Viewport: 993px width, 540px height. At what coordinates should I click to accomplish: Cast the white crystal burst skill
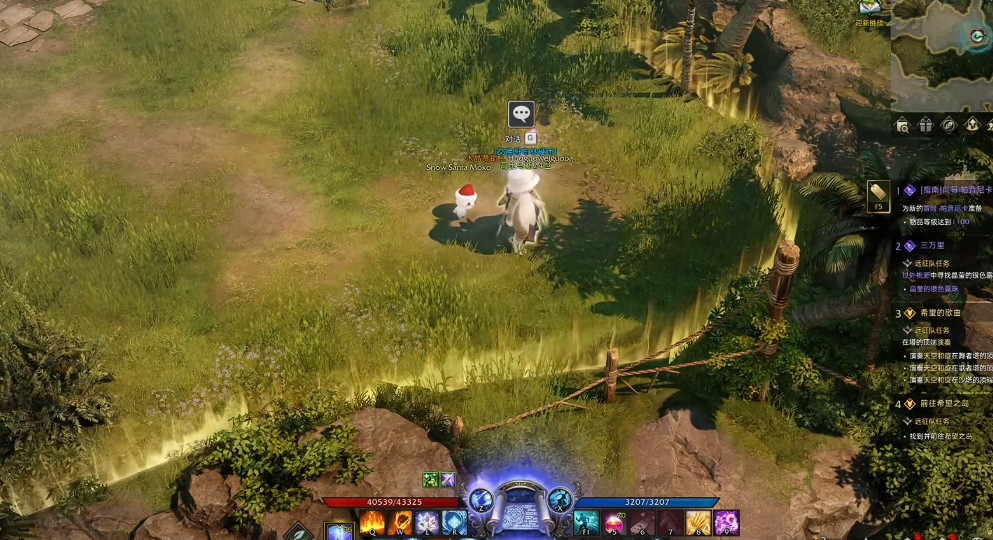pyautogui.click(x=427, y=522)
